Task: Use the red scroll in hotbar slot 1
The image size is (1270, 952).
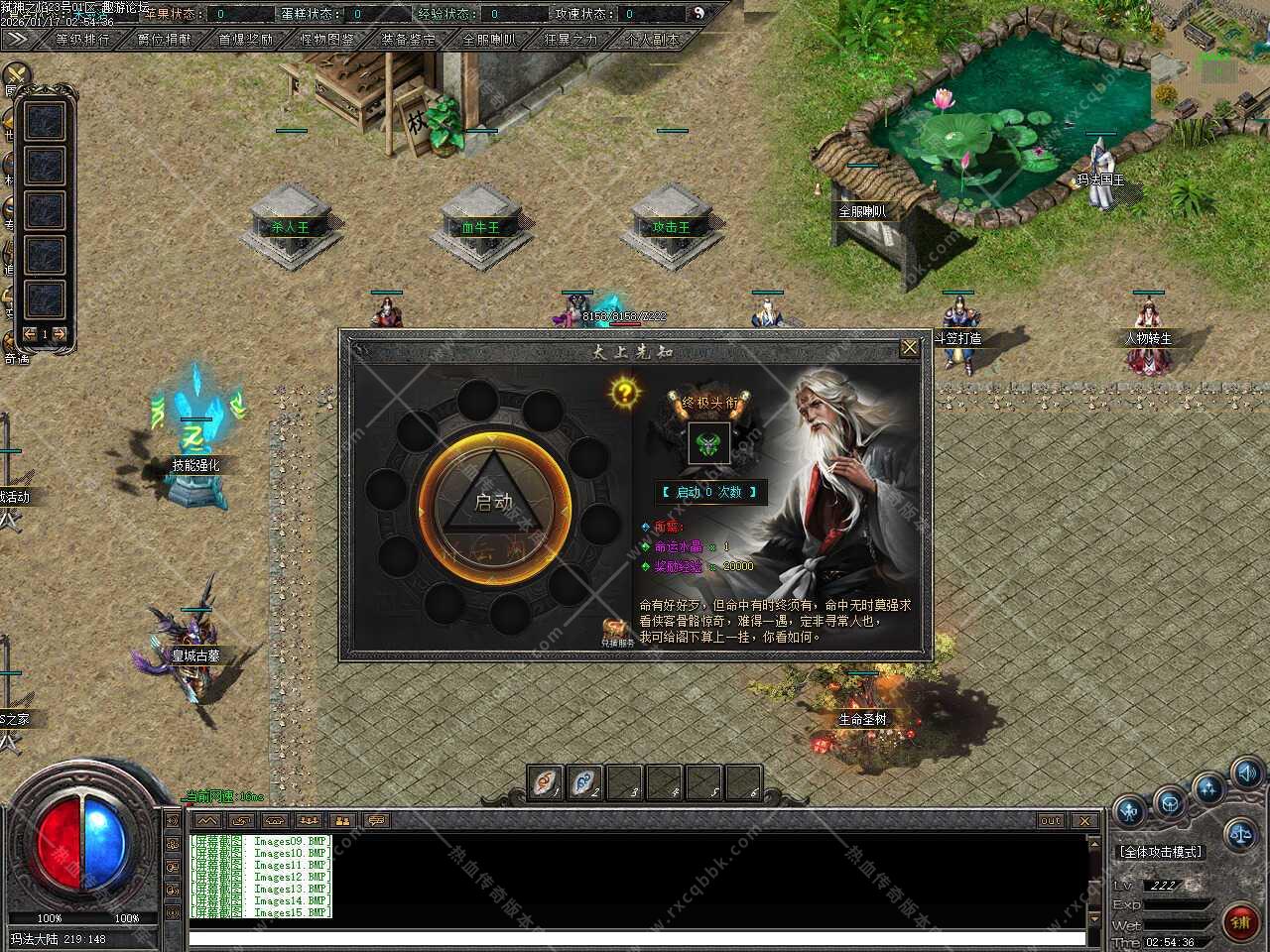Action: pyautogui.click(x=546, y=782)
